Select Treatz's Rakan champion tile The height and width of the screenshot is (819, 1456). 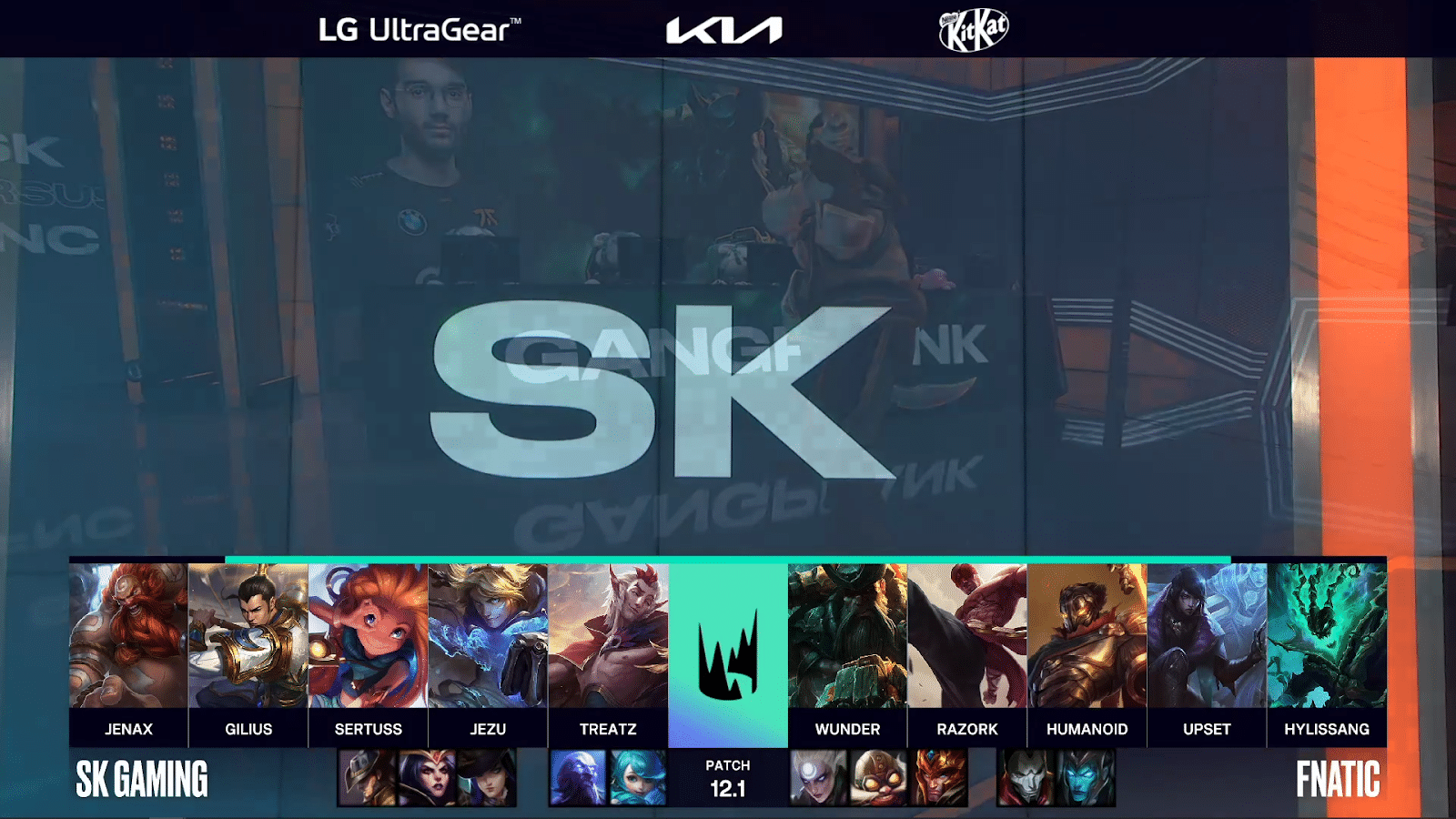[608, 635]
